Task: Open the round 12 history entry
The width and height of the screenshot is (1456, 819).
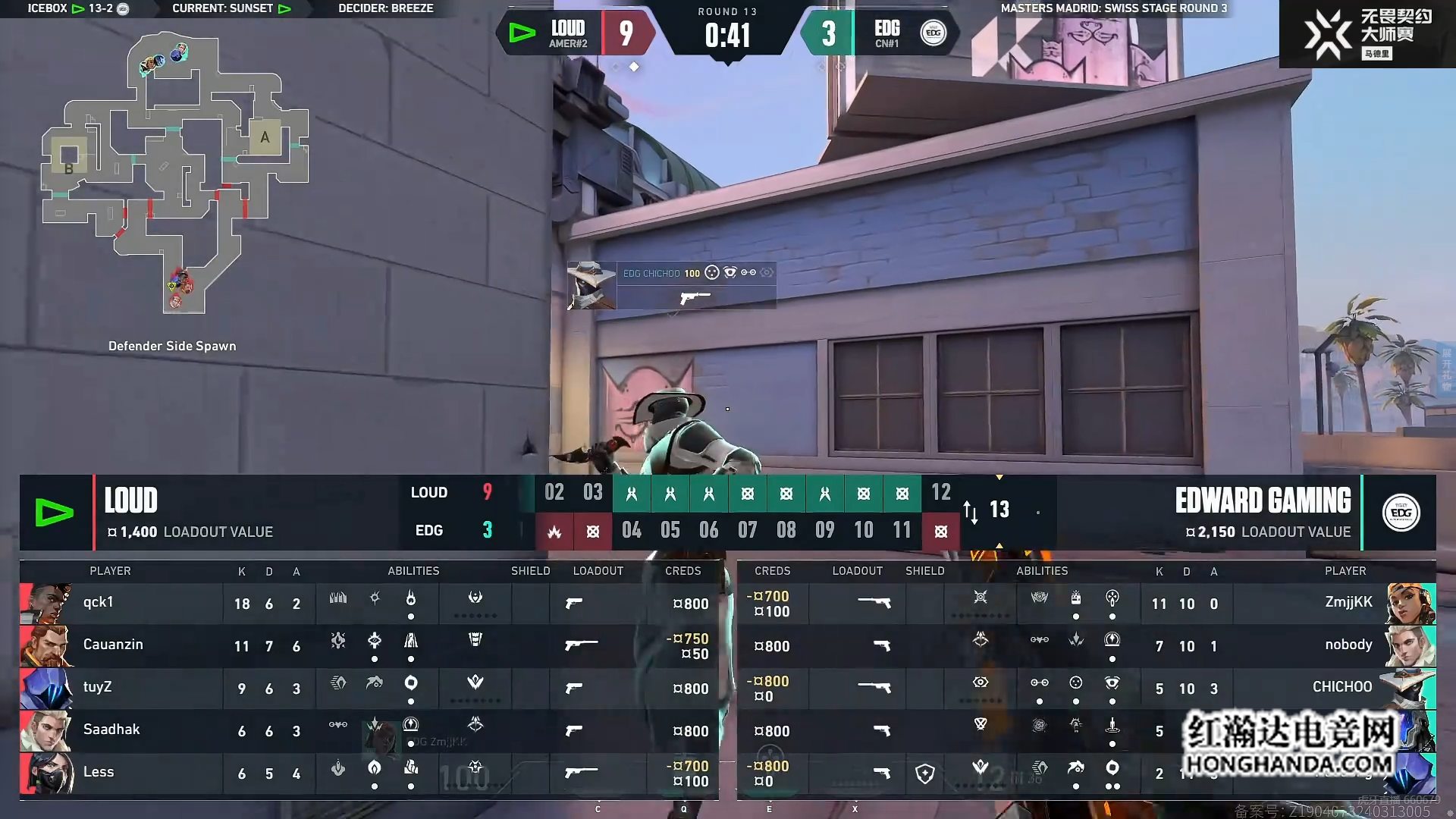Action: pyautogui.click(x=940, y=493)
